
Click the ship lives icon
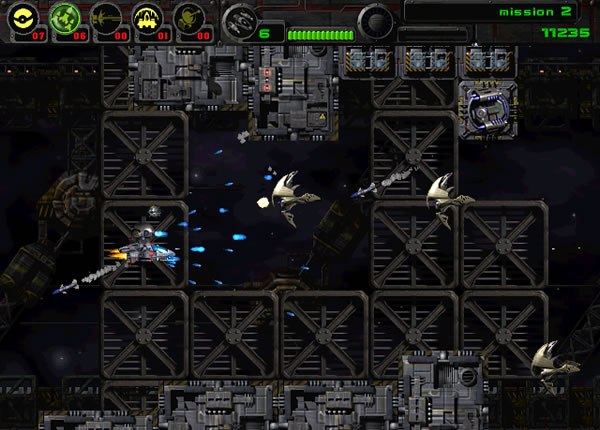238,20
